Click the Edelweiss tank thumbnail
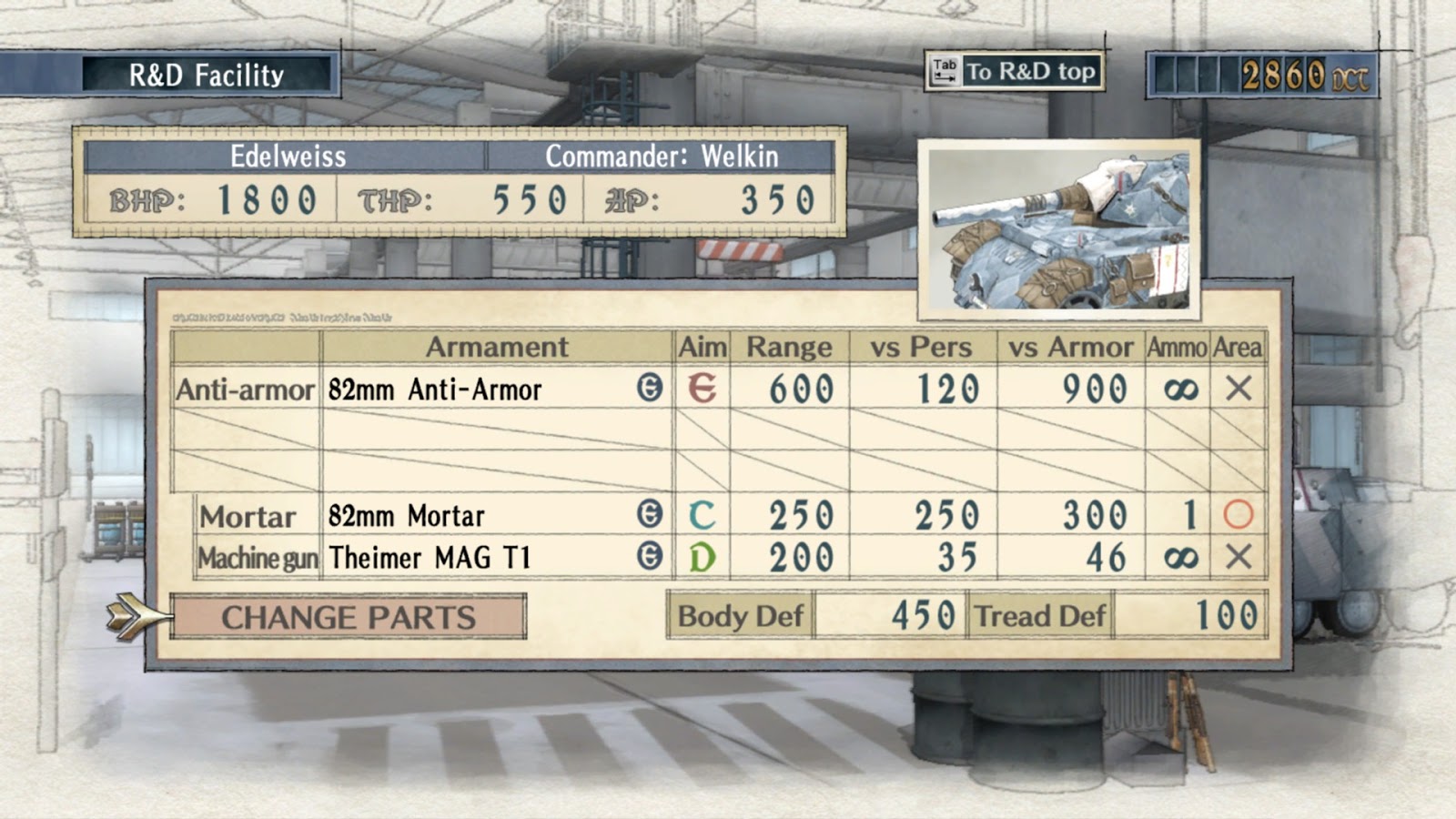The width and height of the screenshot is (1456, 819). pos(1058,228)
